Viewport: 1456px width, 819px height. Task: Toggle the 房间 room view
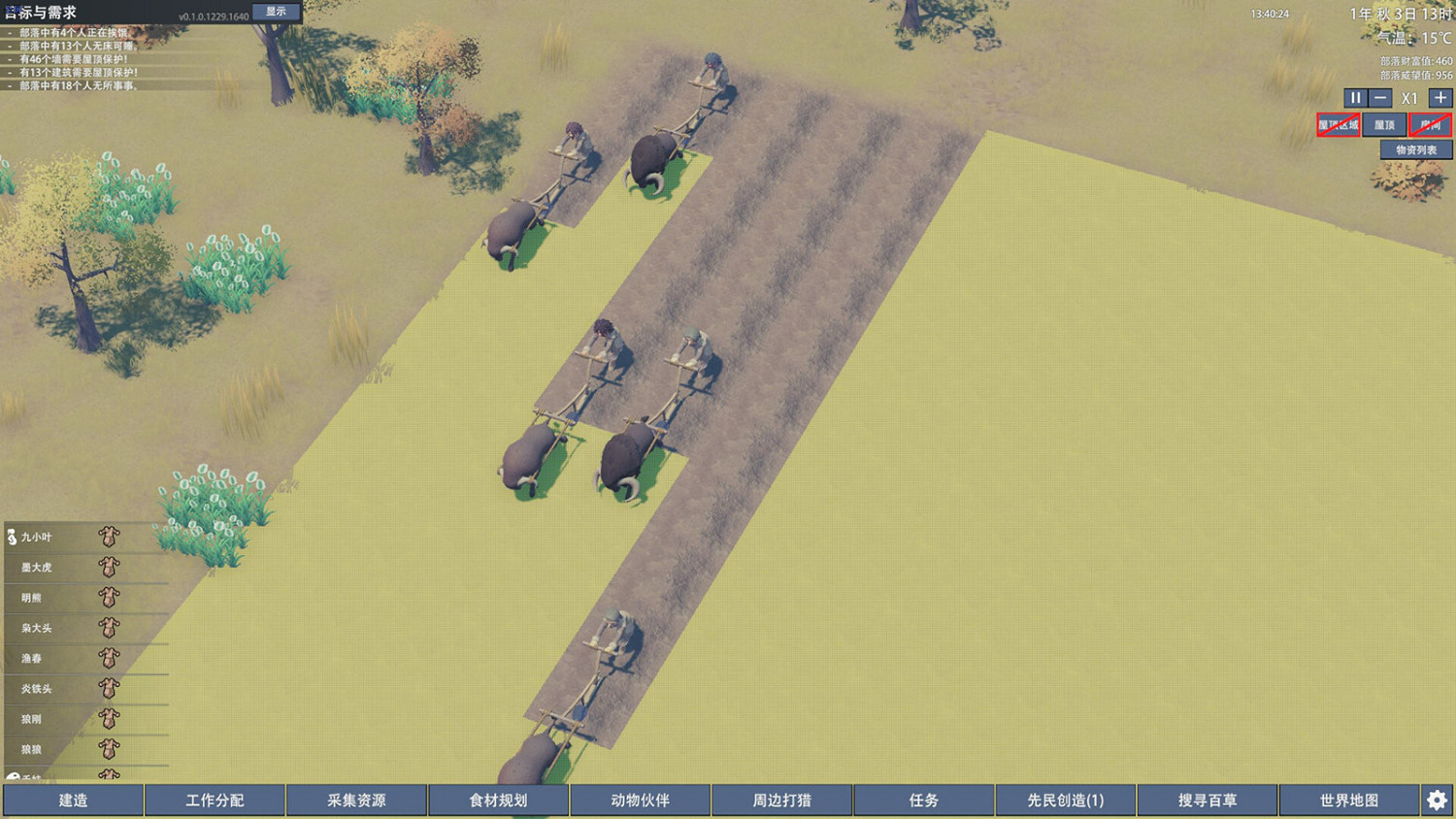(1429, 125)
